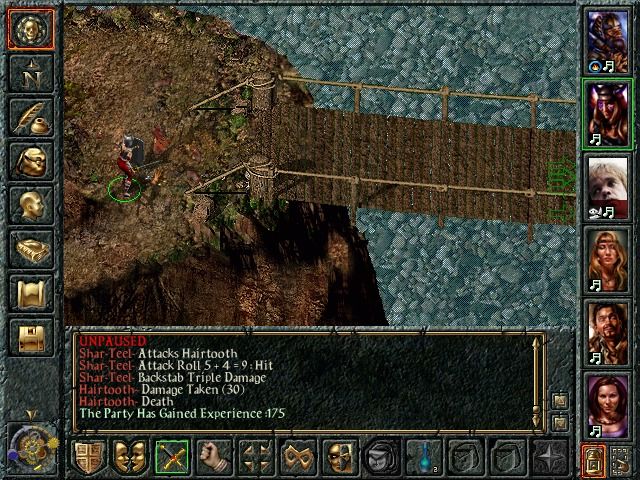Select Shar-Teel's horned helmet portrait

(607, 113)
